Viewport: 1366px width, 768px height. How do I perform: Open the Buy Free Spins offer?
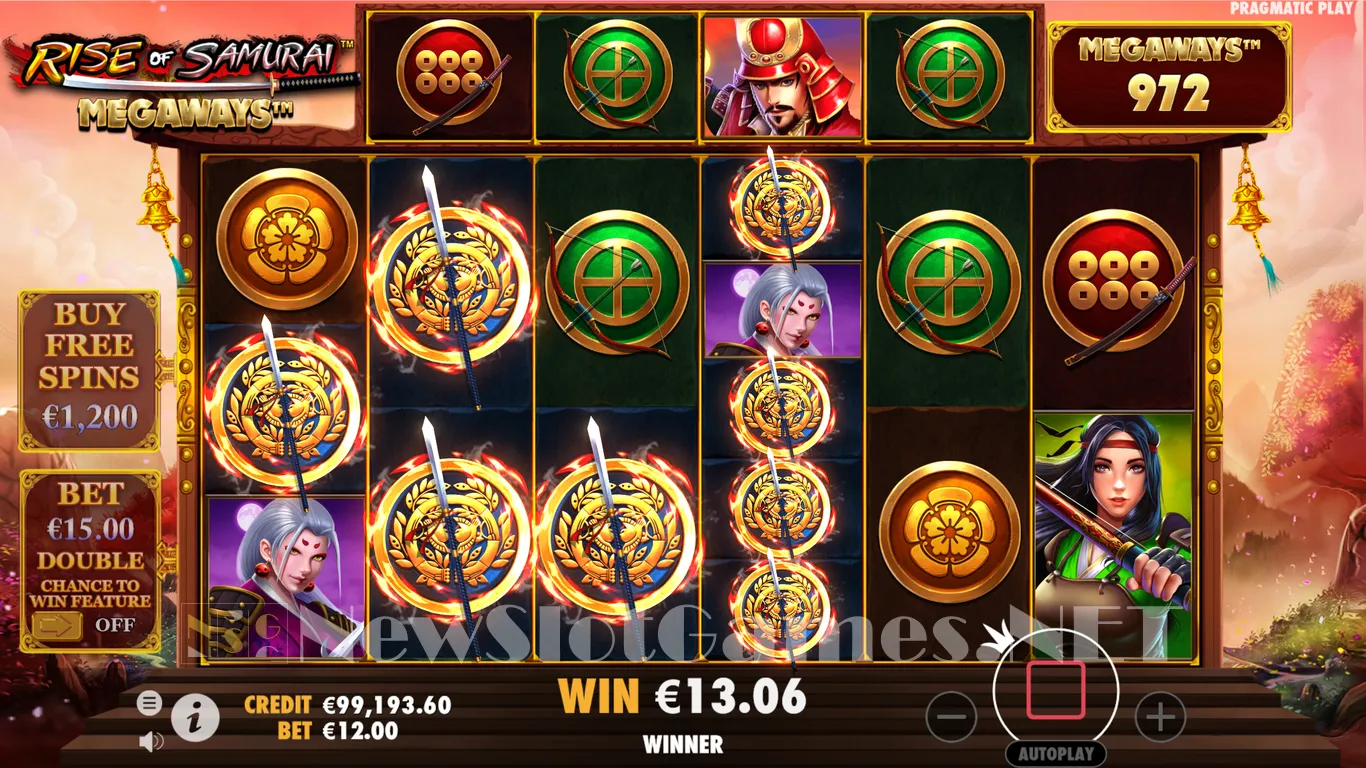(89, 371)
